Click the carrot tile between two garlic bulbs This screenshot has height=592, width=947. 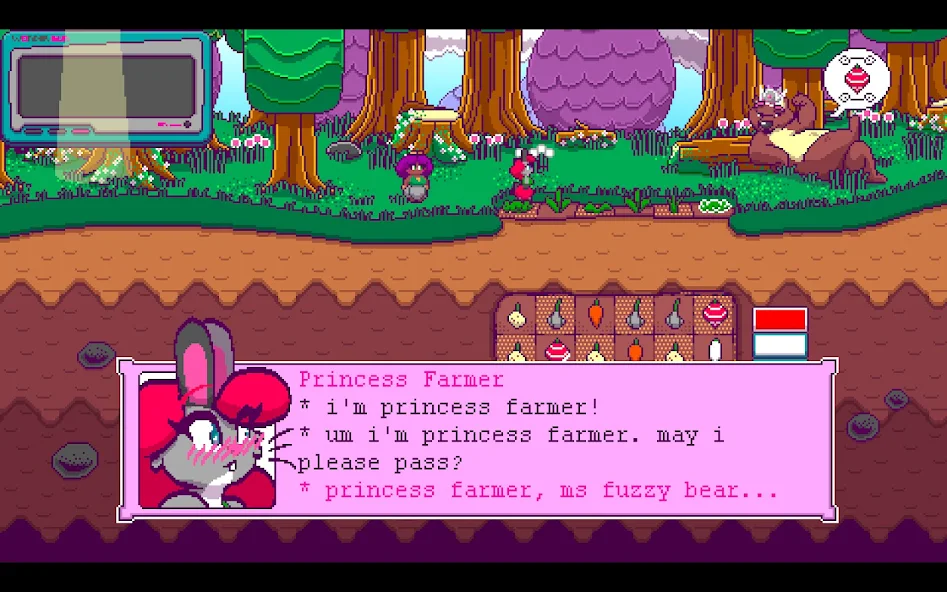coord(595,314)
